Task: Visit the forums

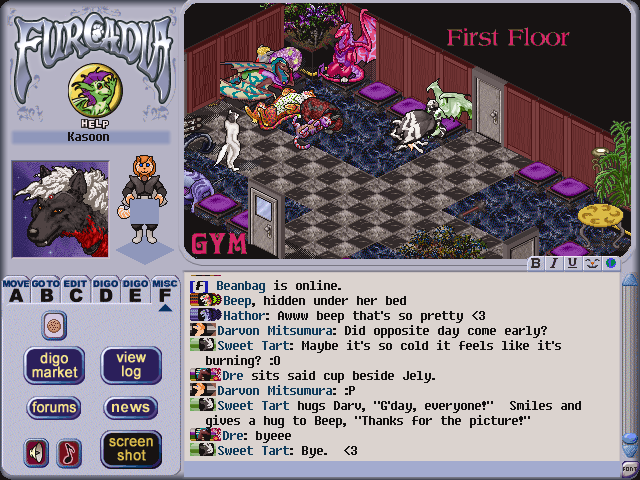Action: (x=54, y=407)
